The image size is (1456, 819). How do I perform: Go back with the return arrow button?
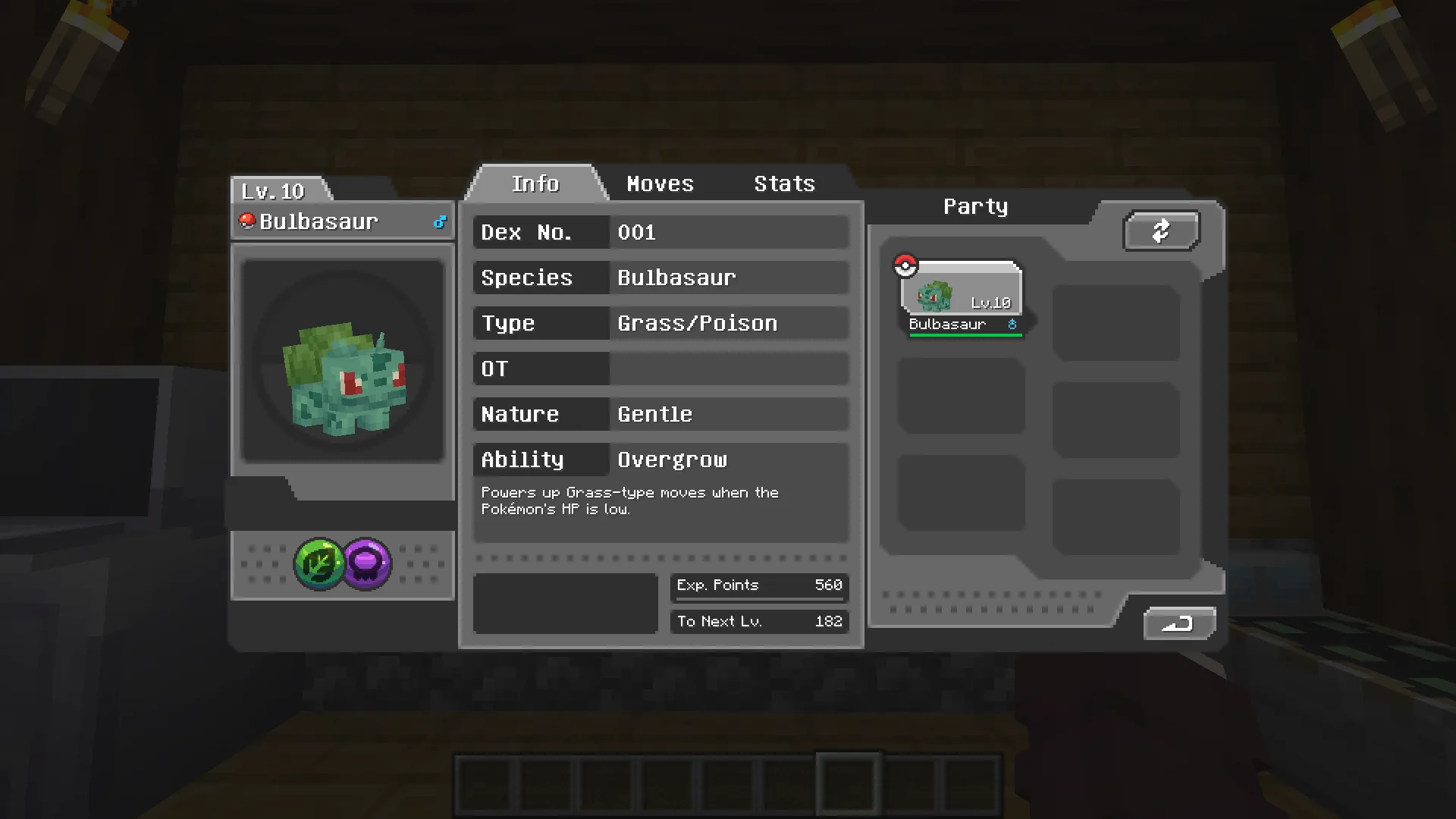1179,623
